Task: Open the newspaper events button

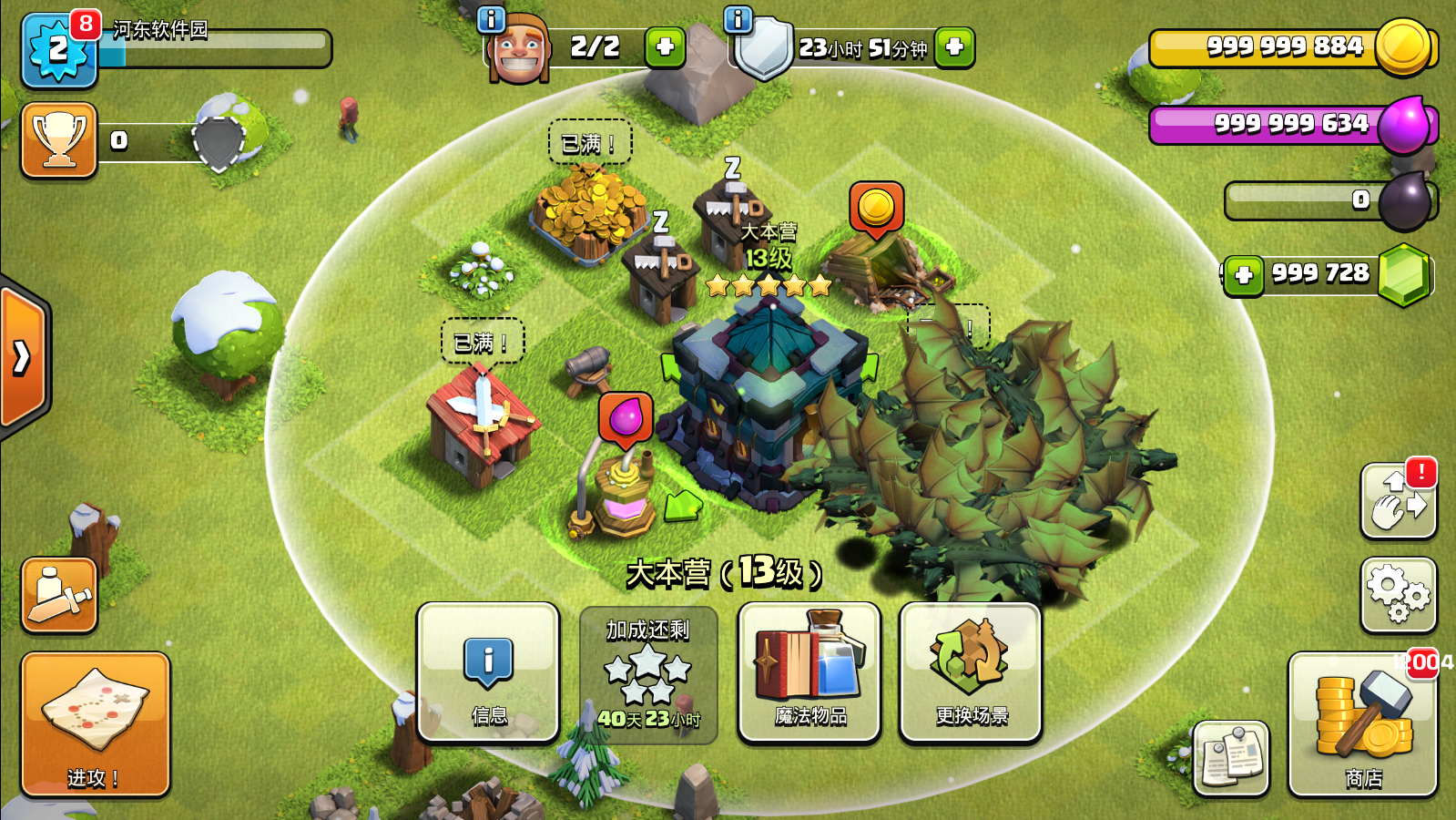Action: 1231,758
